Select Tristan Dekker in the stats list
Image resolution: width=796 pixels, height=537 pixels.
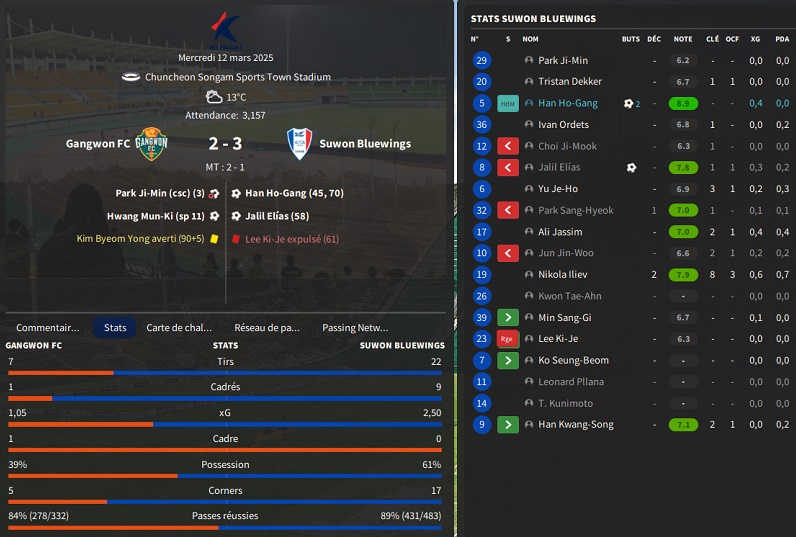click(570, 82)
